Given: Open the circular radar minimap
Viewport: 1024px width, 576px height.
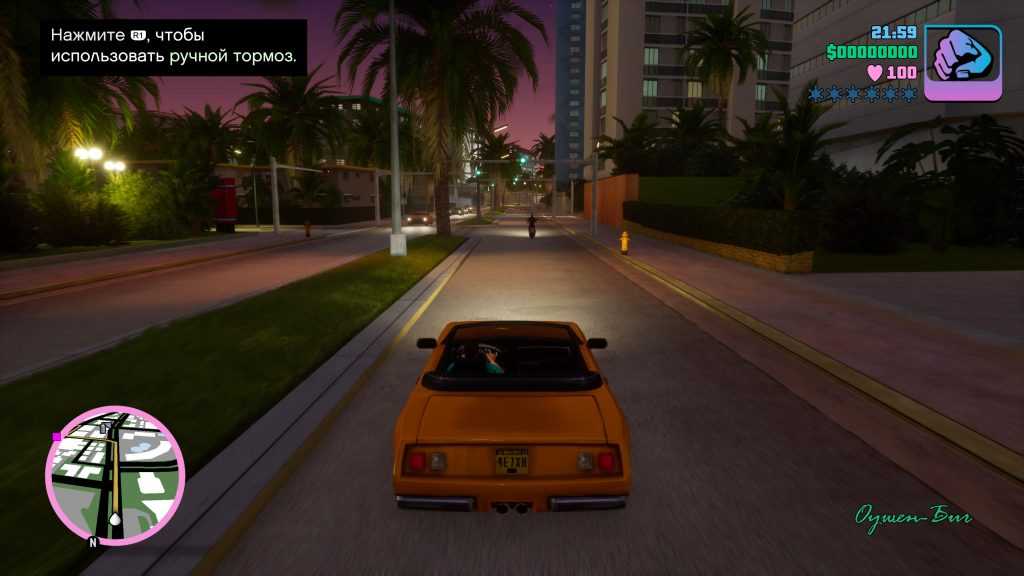Looking at the screenshot, I should tap(115, 476).
